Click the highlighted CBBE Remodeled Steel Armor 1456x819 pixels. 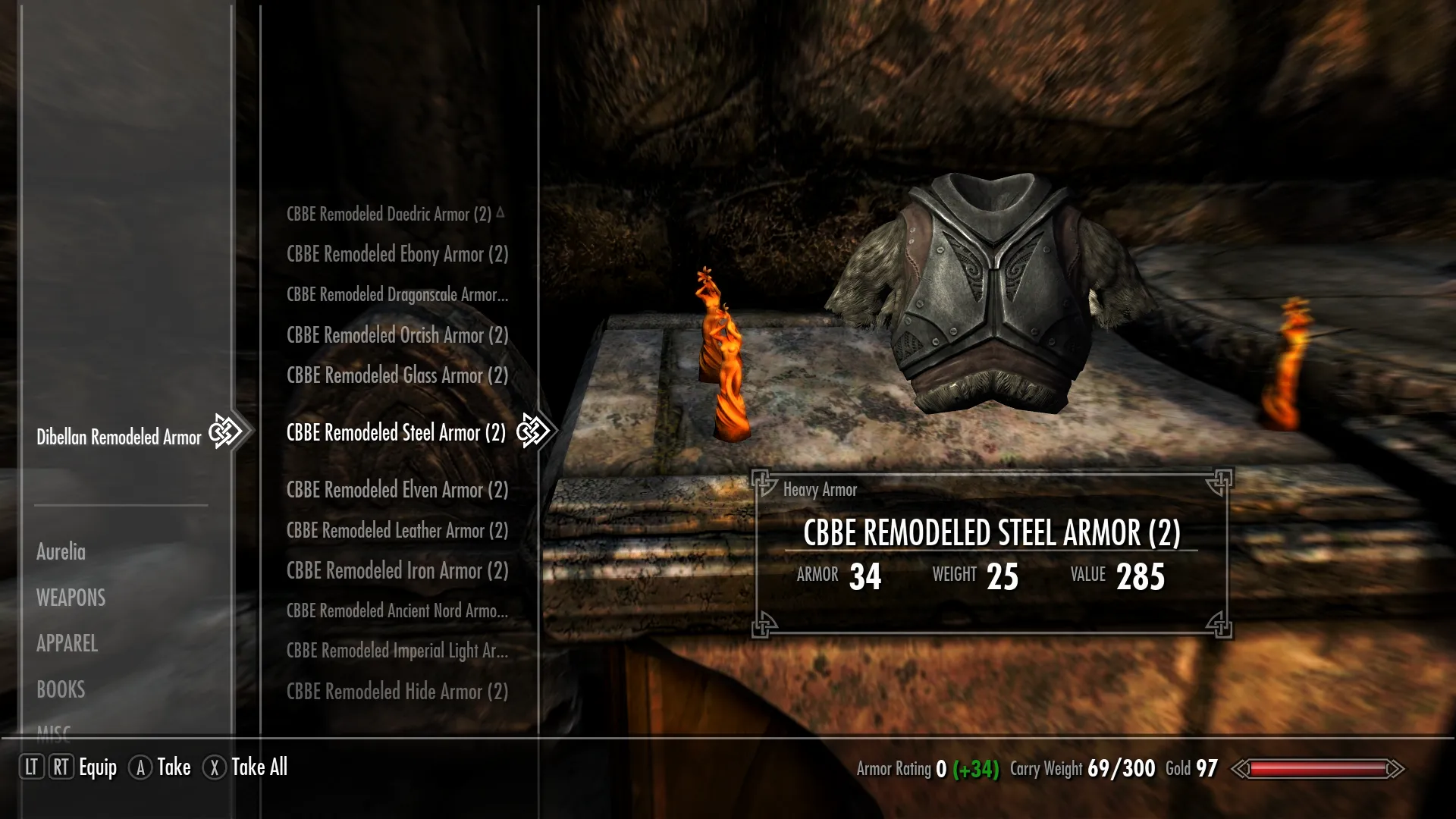tap(396, 433)
